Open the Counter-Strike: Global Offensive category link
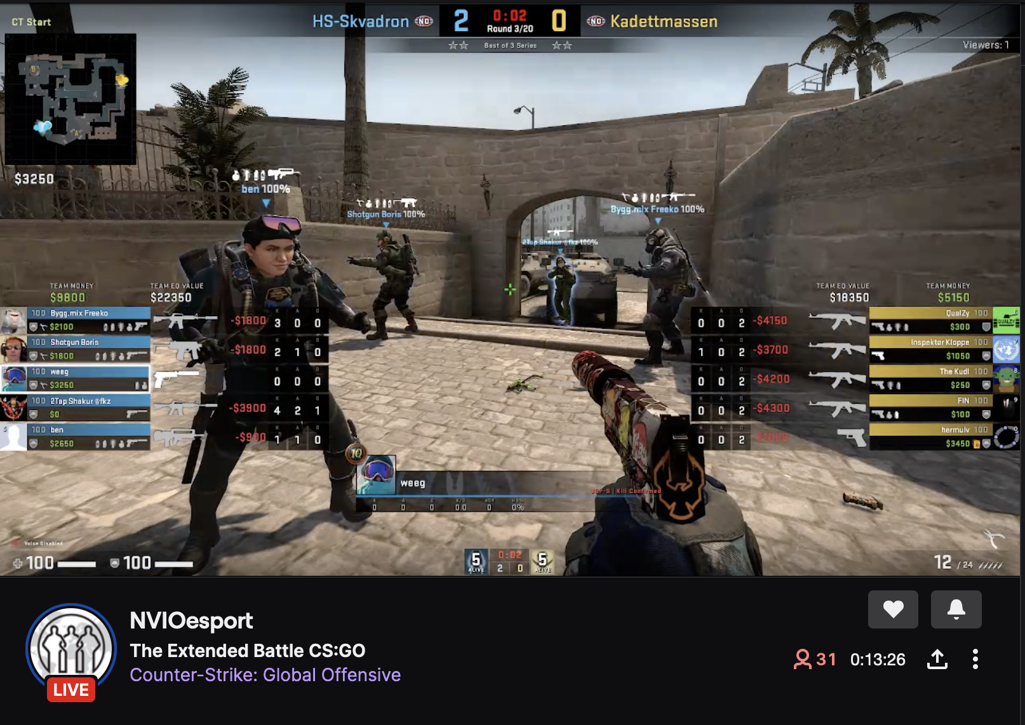 pos(265,675)
